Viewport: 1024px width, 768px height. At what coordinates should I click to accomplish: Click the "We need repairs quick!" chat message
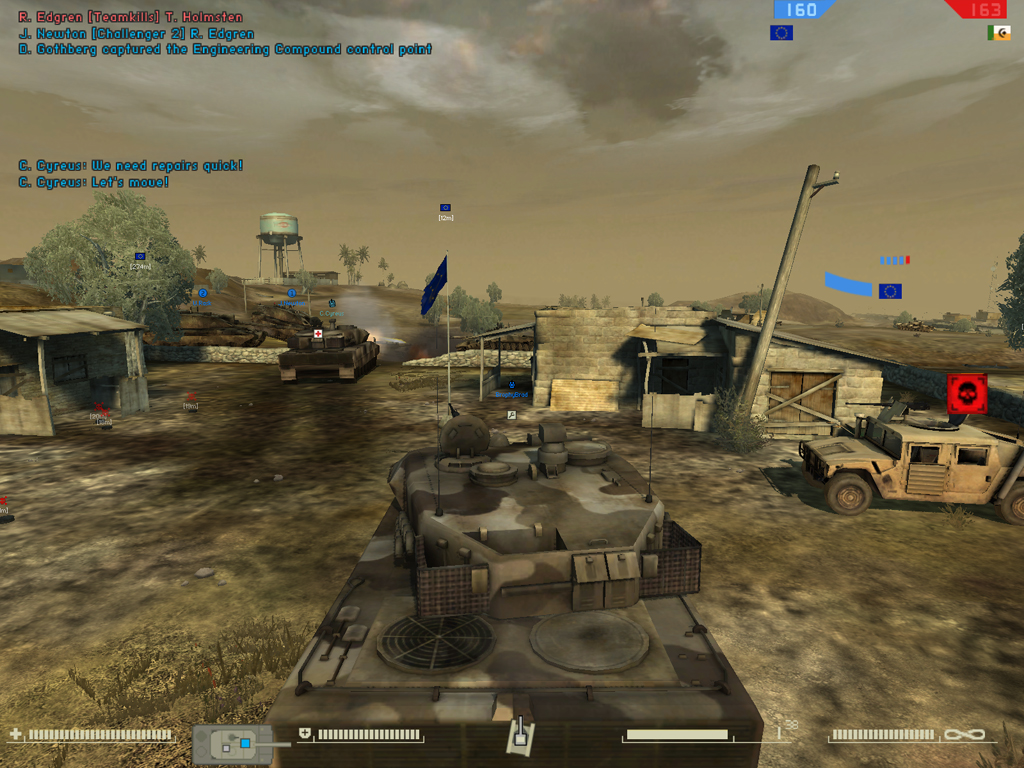(131, 166)
